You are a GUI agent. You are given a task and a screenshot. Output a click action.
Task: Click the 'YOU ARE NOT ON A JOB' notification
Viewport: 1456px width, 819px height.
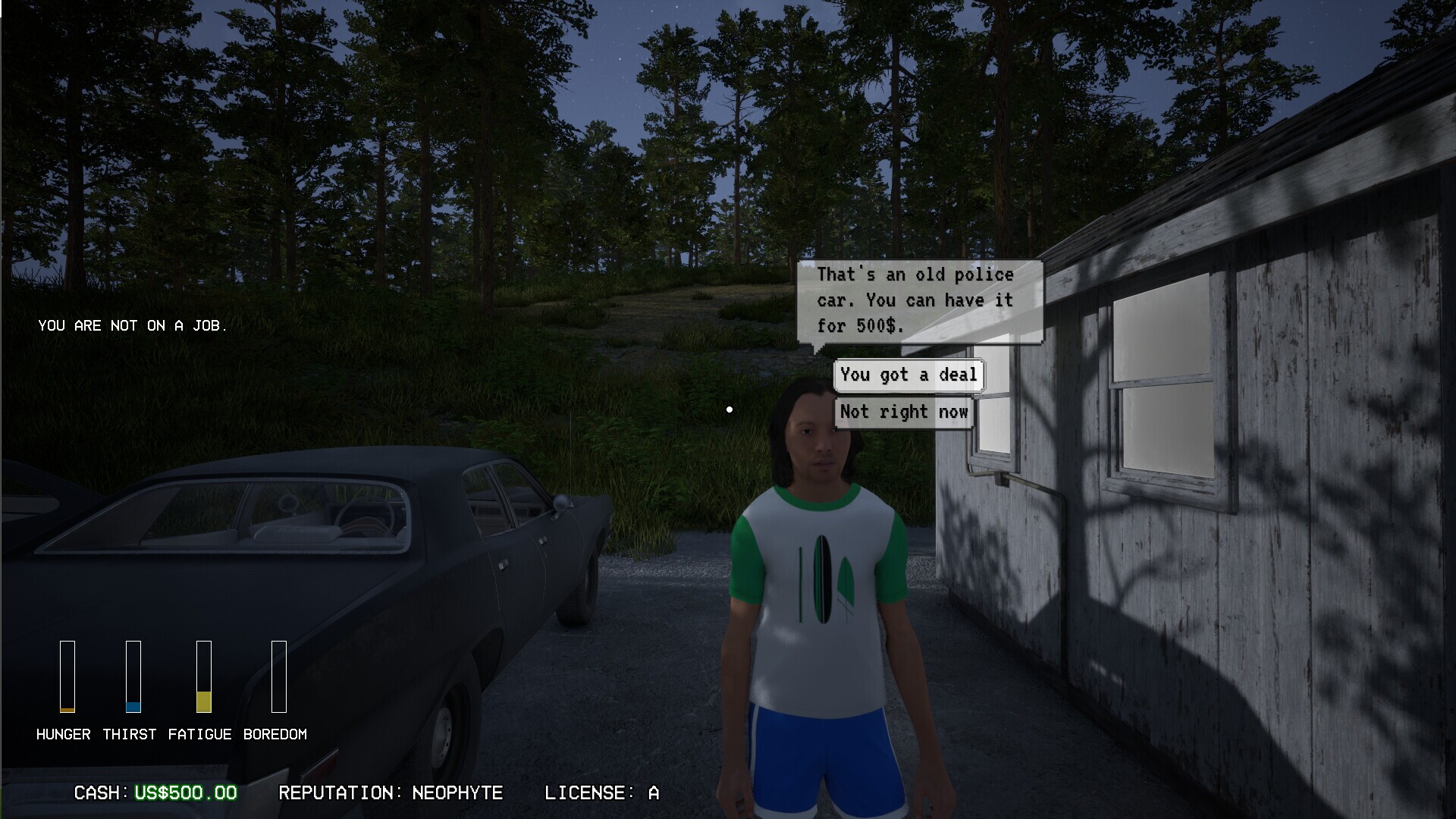(x=133, y=326)
